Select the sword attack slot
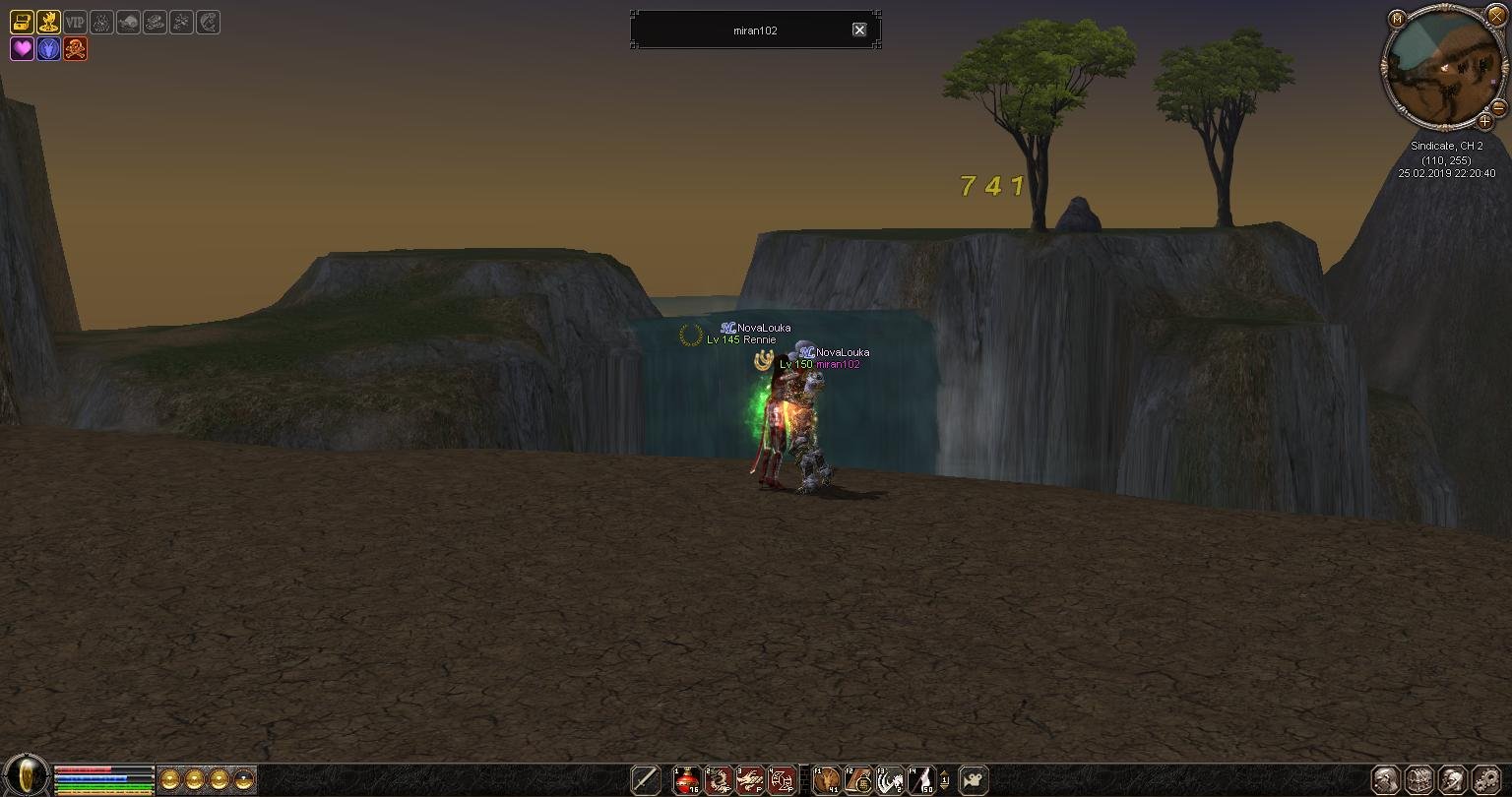The image size is (1512, 797). coord(646,780)
